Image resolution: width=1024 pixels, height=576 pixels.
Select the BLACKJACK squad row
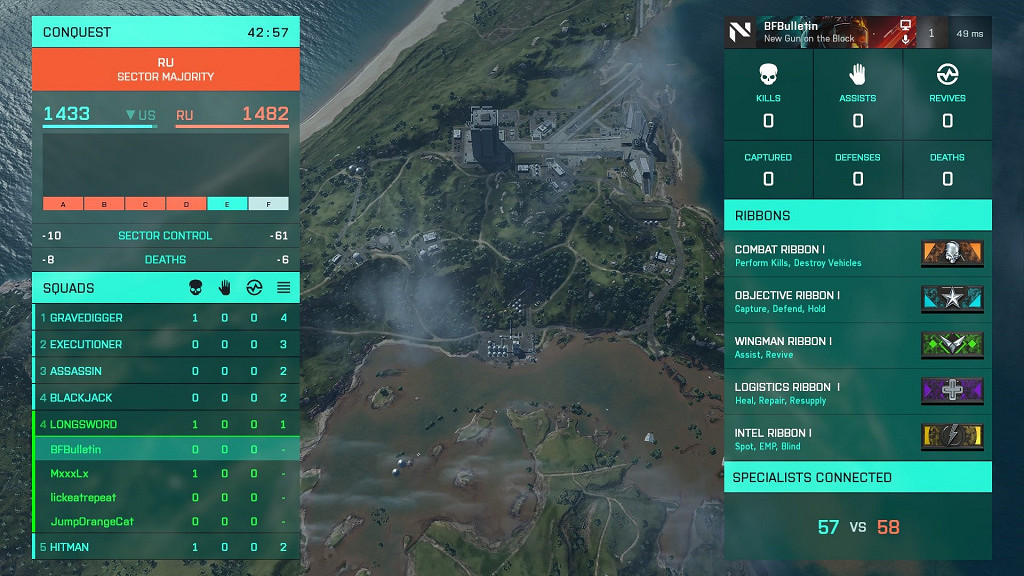click(165, 398)
